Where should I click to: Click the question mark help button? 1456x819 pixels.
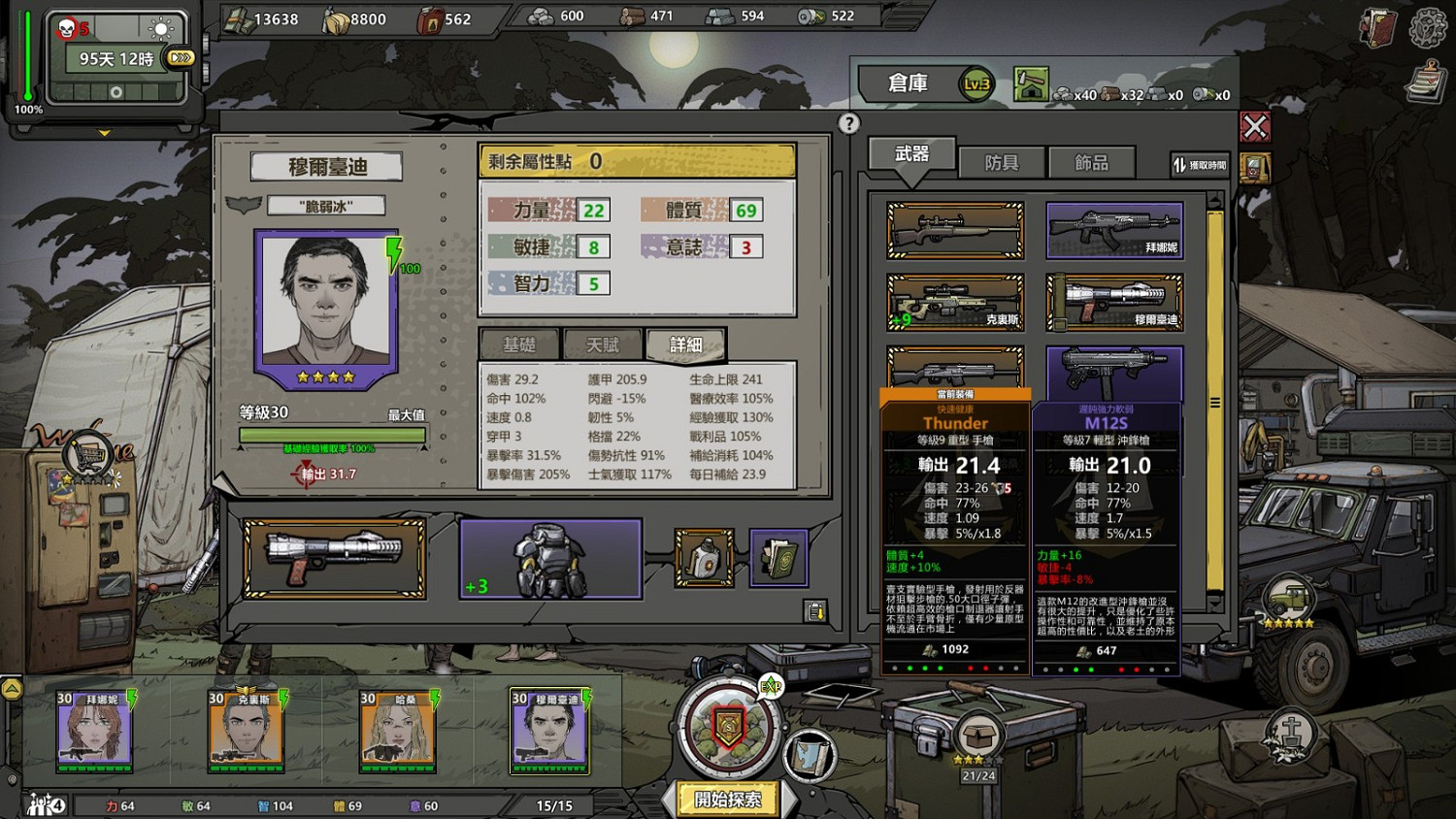click(x=850, y=123)
